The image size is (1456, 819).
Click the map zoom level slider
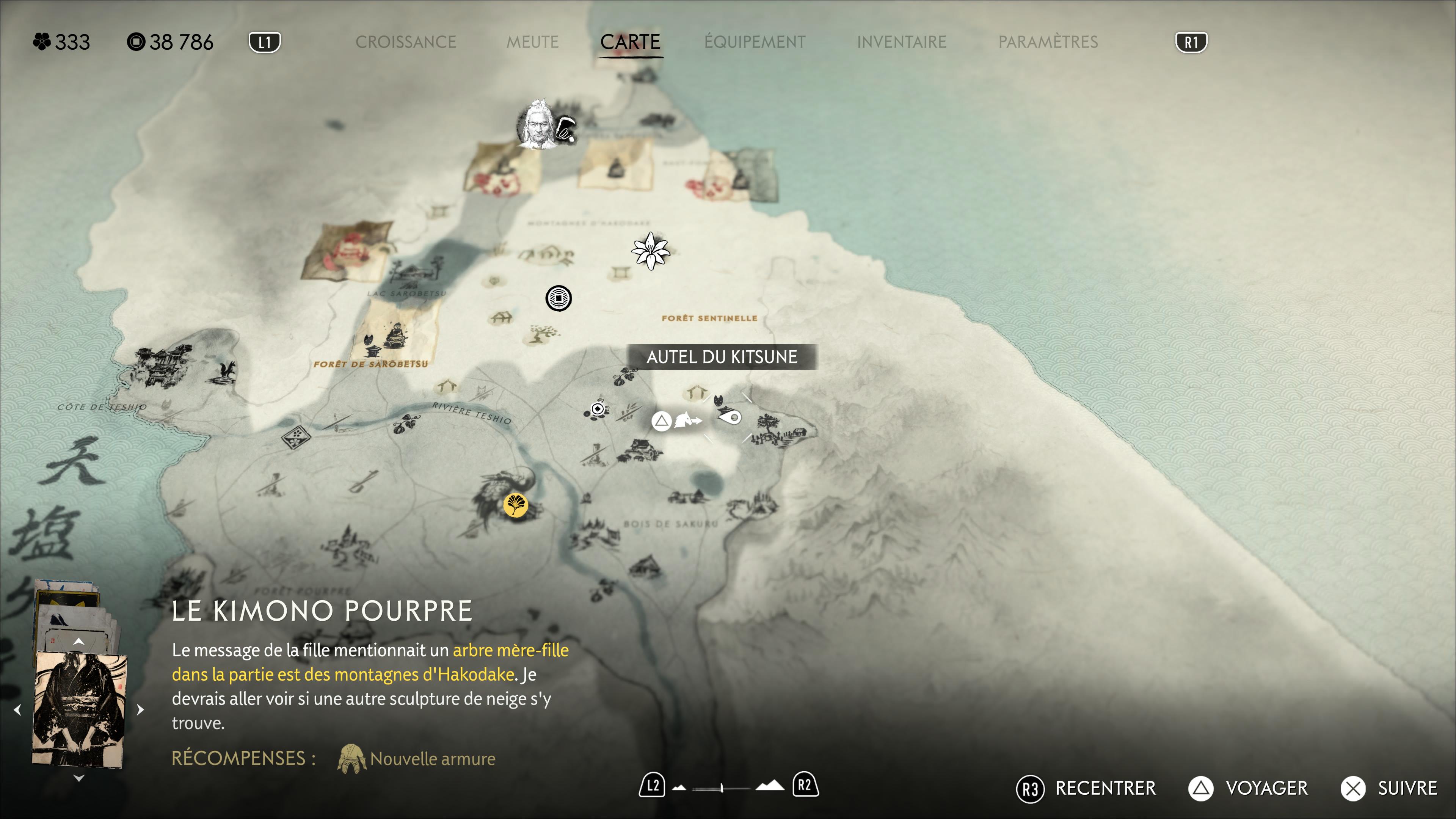(x=722, y=787)
